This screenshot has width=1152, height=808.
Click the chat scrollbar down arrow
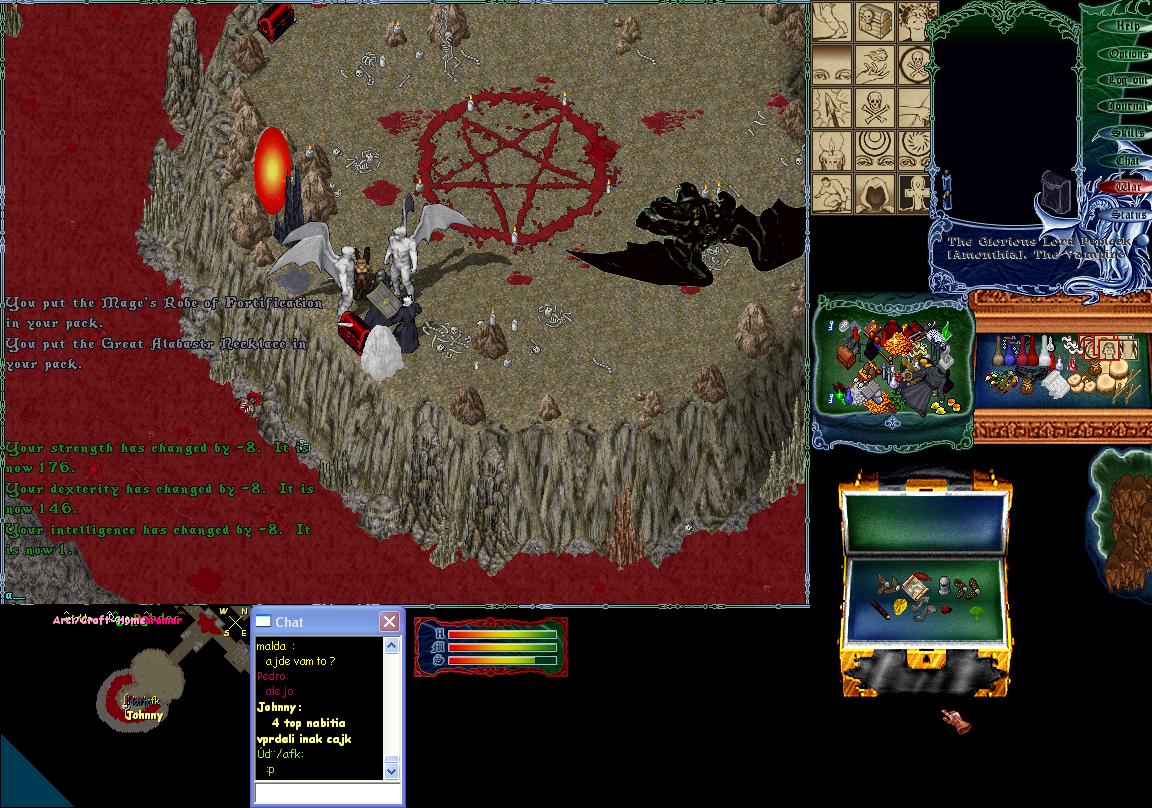391,771
